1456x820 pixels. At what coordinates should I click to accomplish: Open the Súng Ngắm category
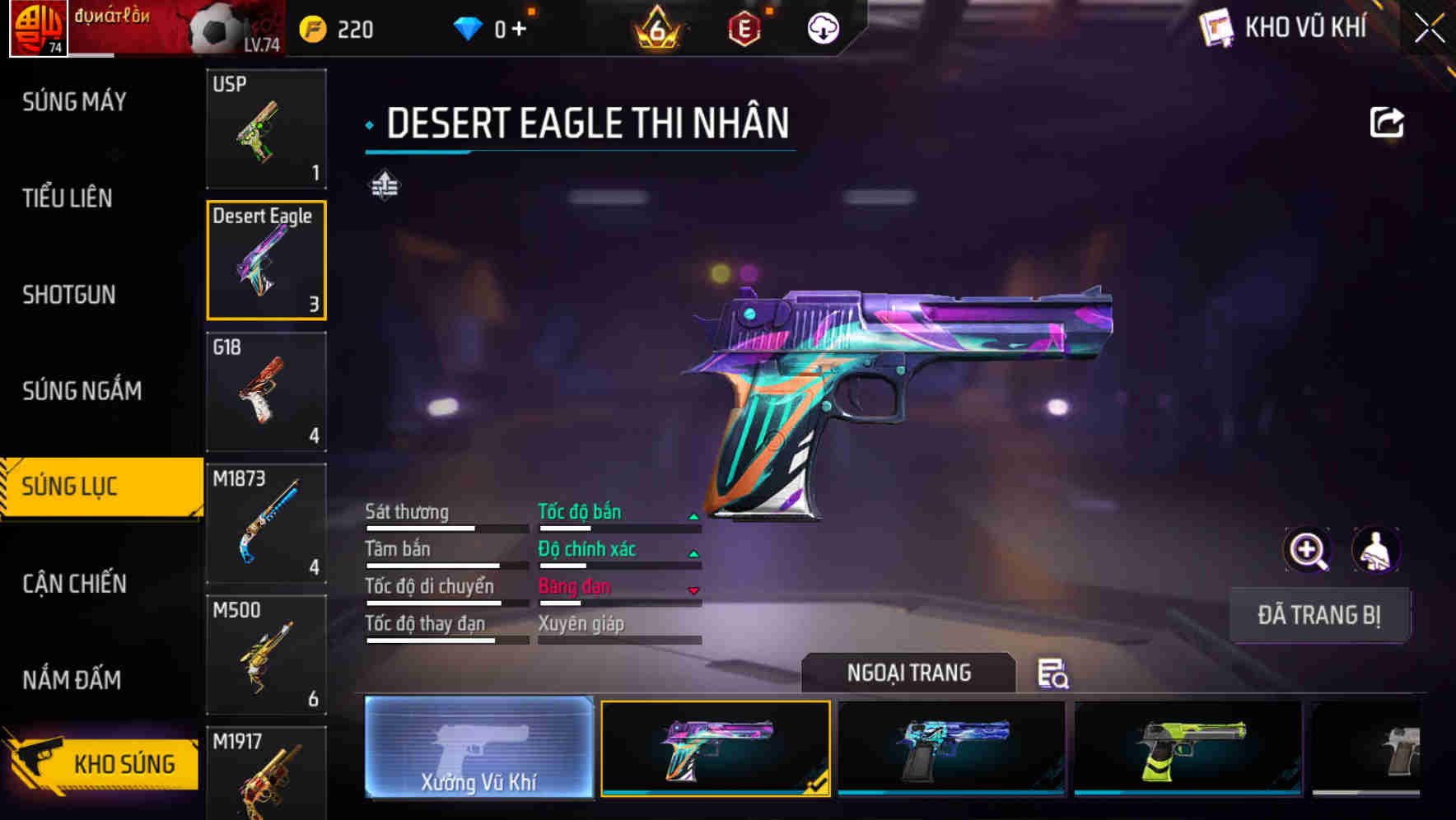coord(82,391)
